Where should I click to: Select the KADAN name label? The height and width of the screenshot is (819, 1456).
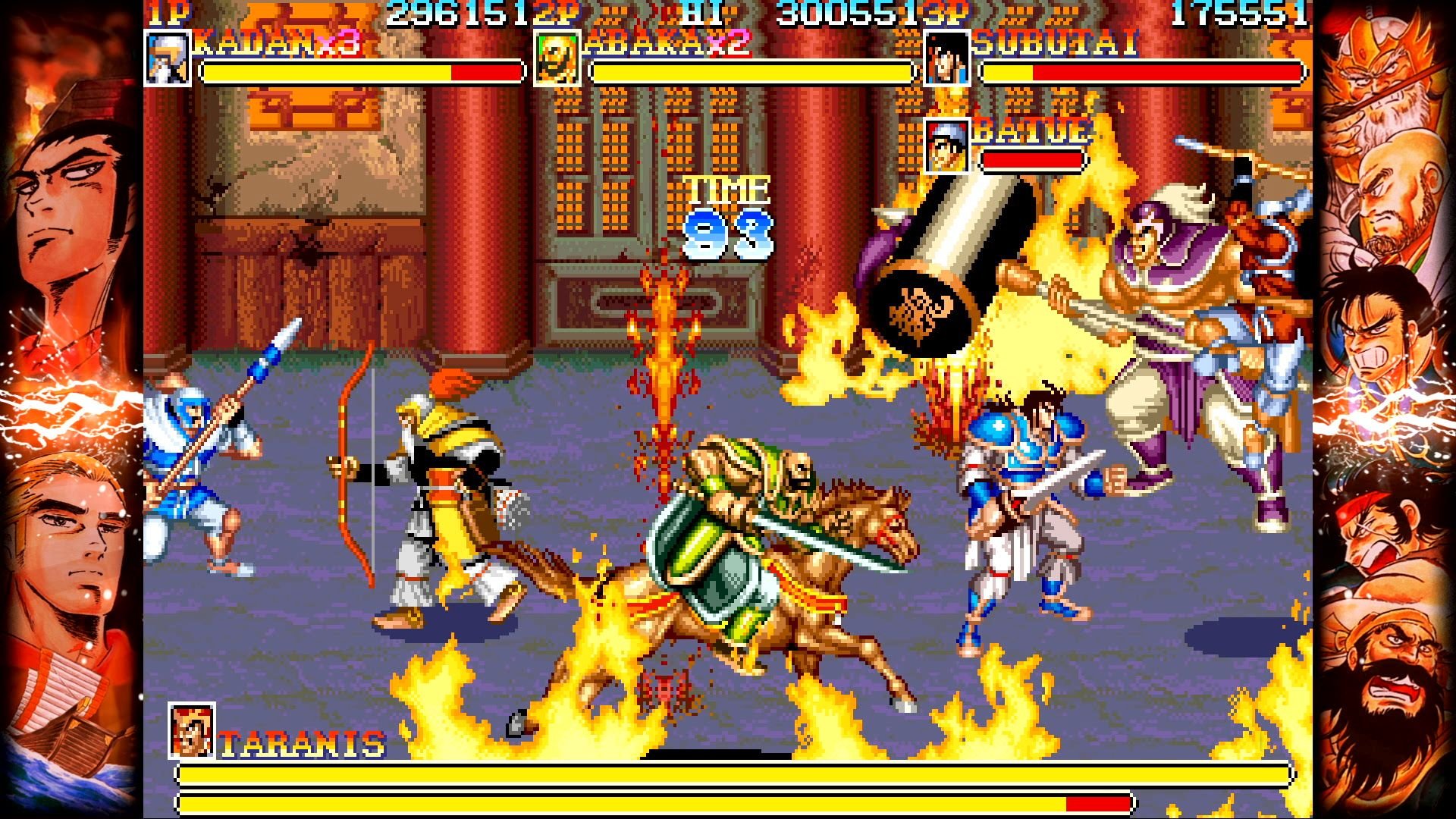pos(254,42)
